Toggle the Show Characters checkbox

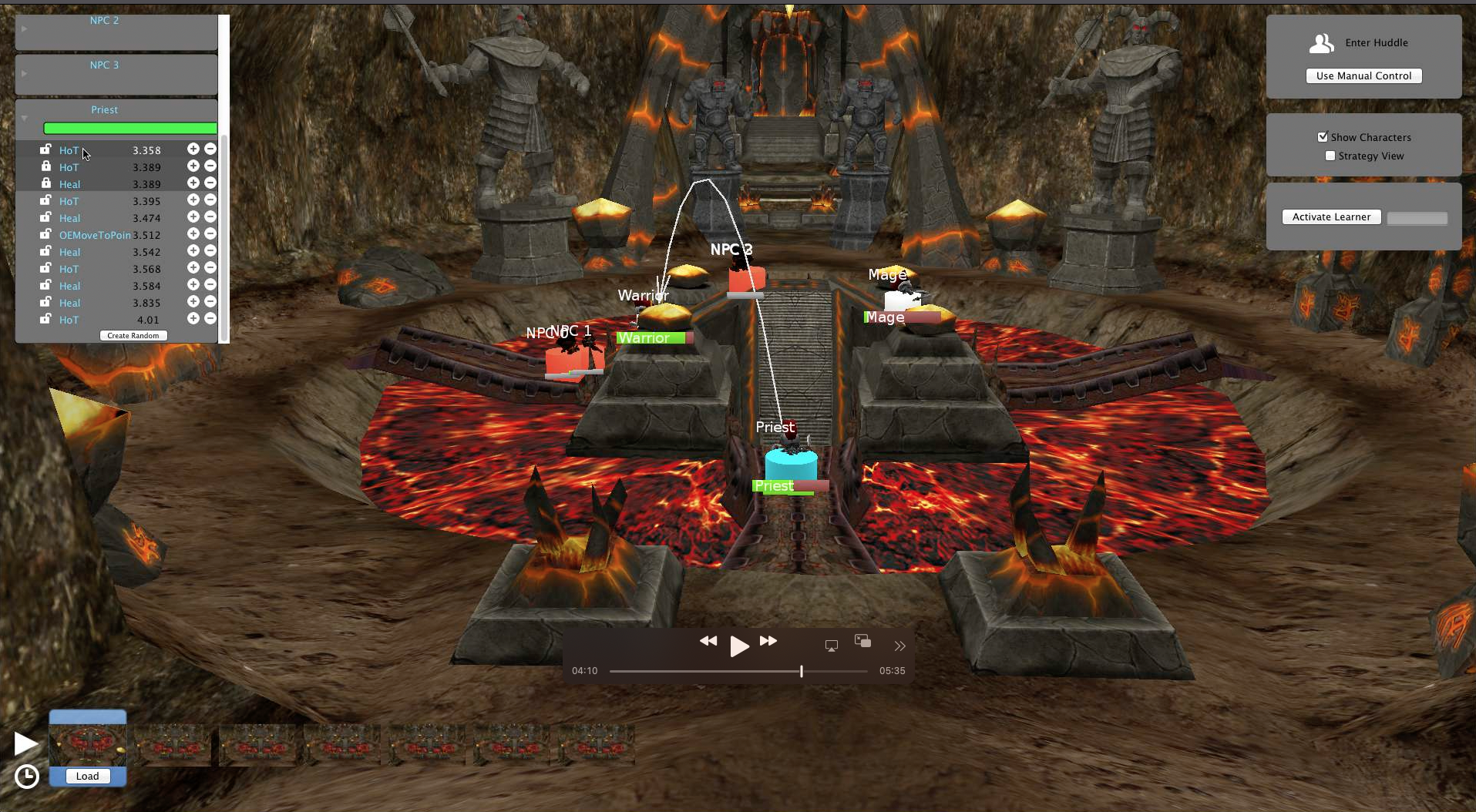click(x=1323, y=137)
